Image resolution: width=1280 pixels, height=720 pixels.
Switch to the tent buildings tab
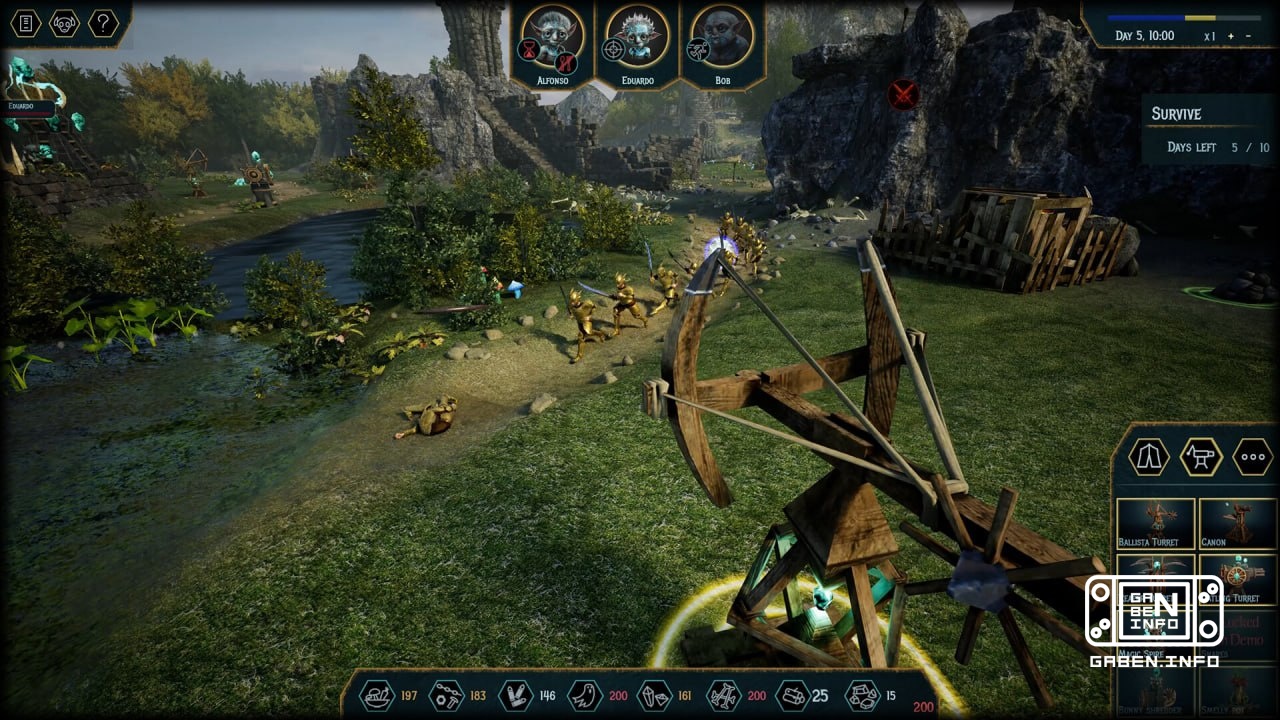(x=1149, y=457)
